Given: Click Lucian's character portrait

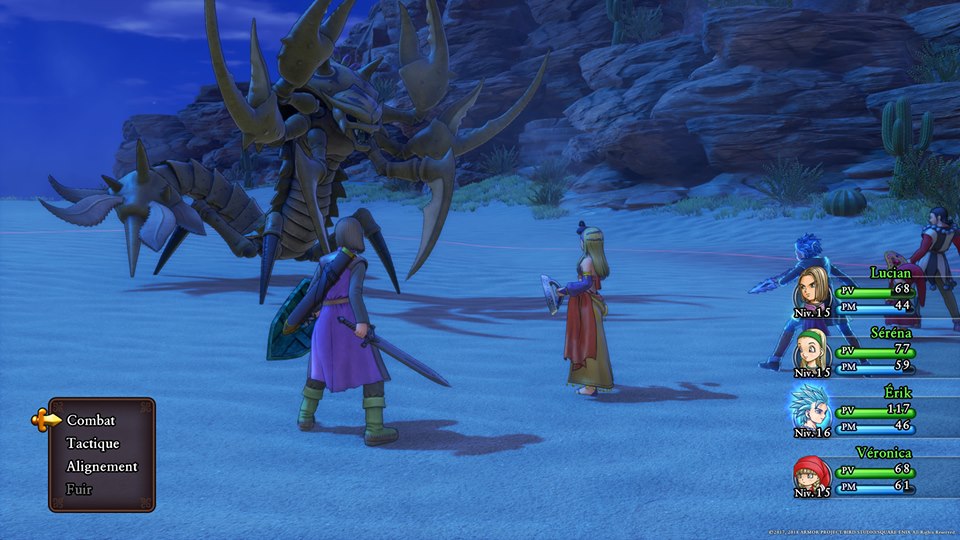Looking at the screenshot, I should pyautogui.click(x=812, y=289).
